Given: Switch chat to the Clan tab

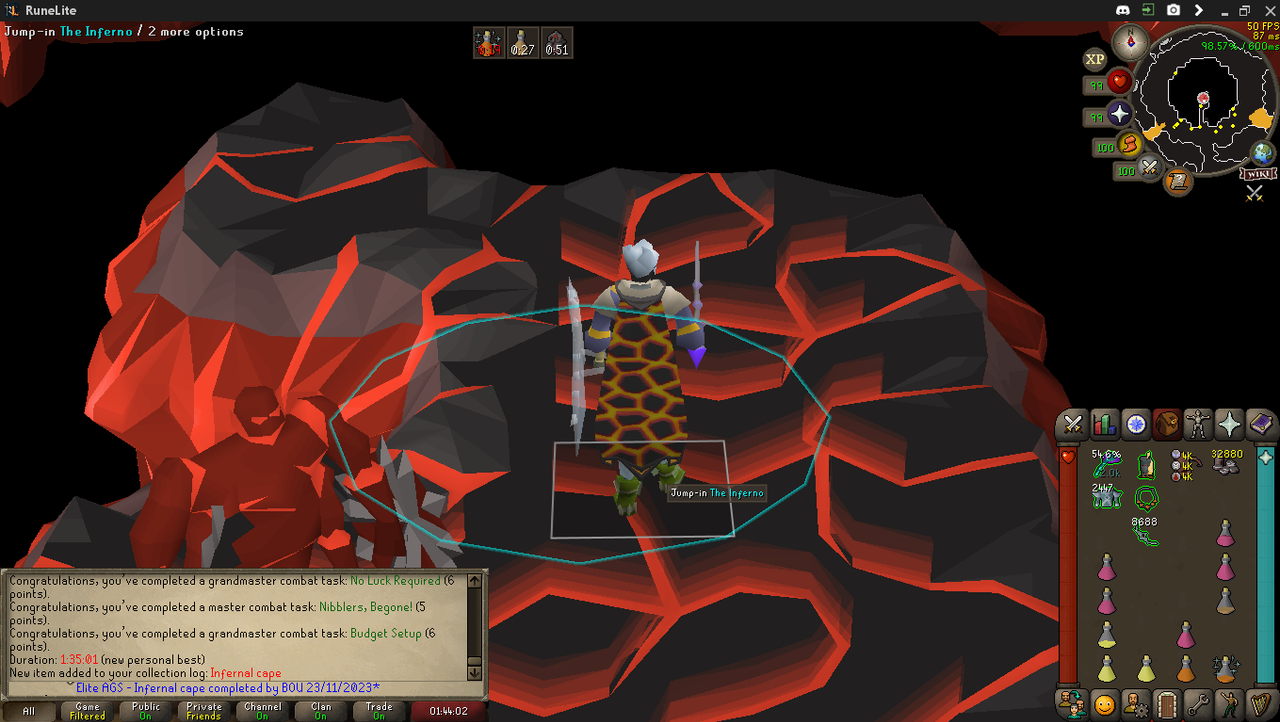Looking at the screenshot, I should (321, 711).
